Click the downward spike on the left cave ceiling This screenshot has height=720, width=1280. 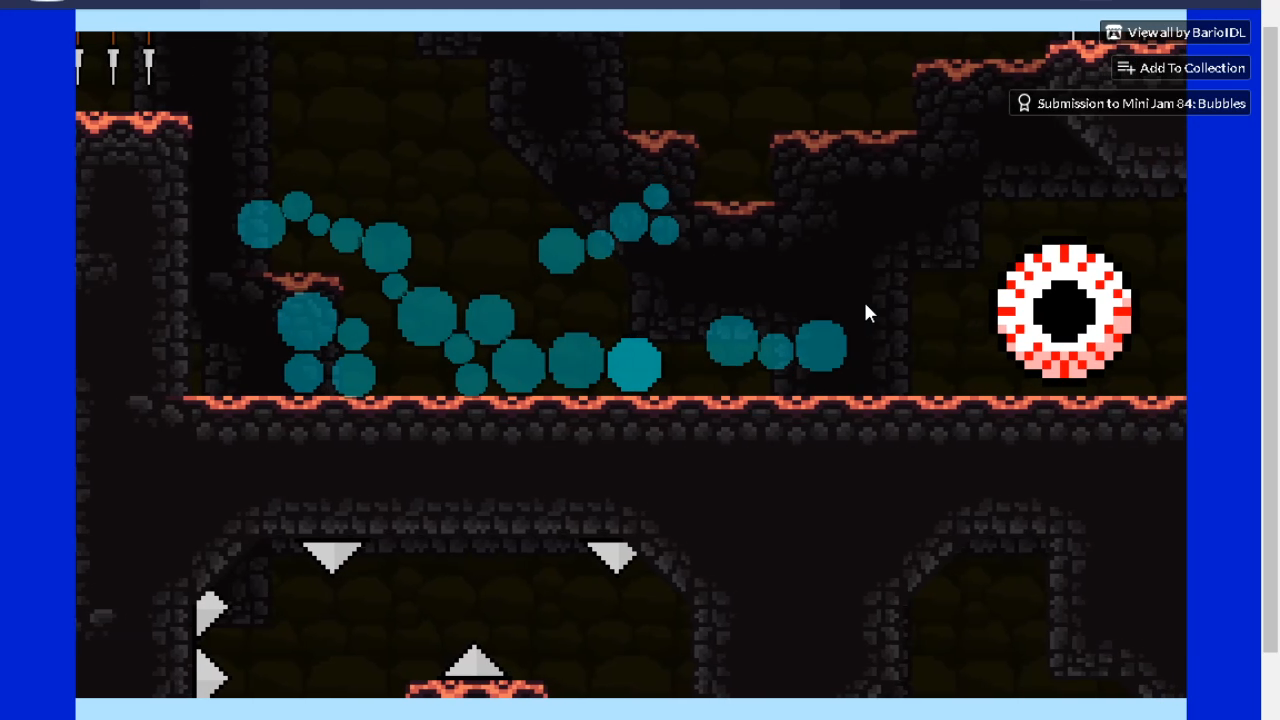(x=333, y=552)
